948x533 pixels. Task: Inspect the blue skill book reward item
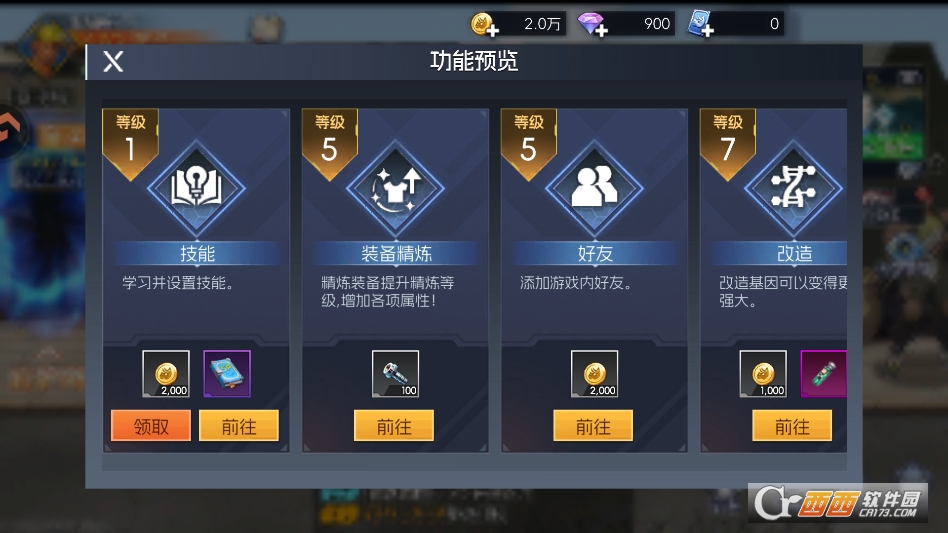click(227, 374)
